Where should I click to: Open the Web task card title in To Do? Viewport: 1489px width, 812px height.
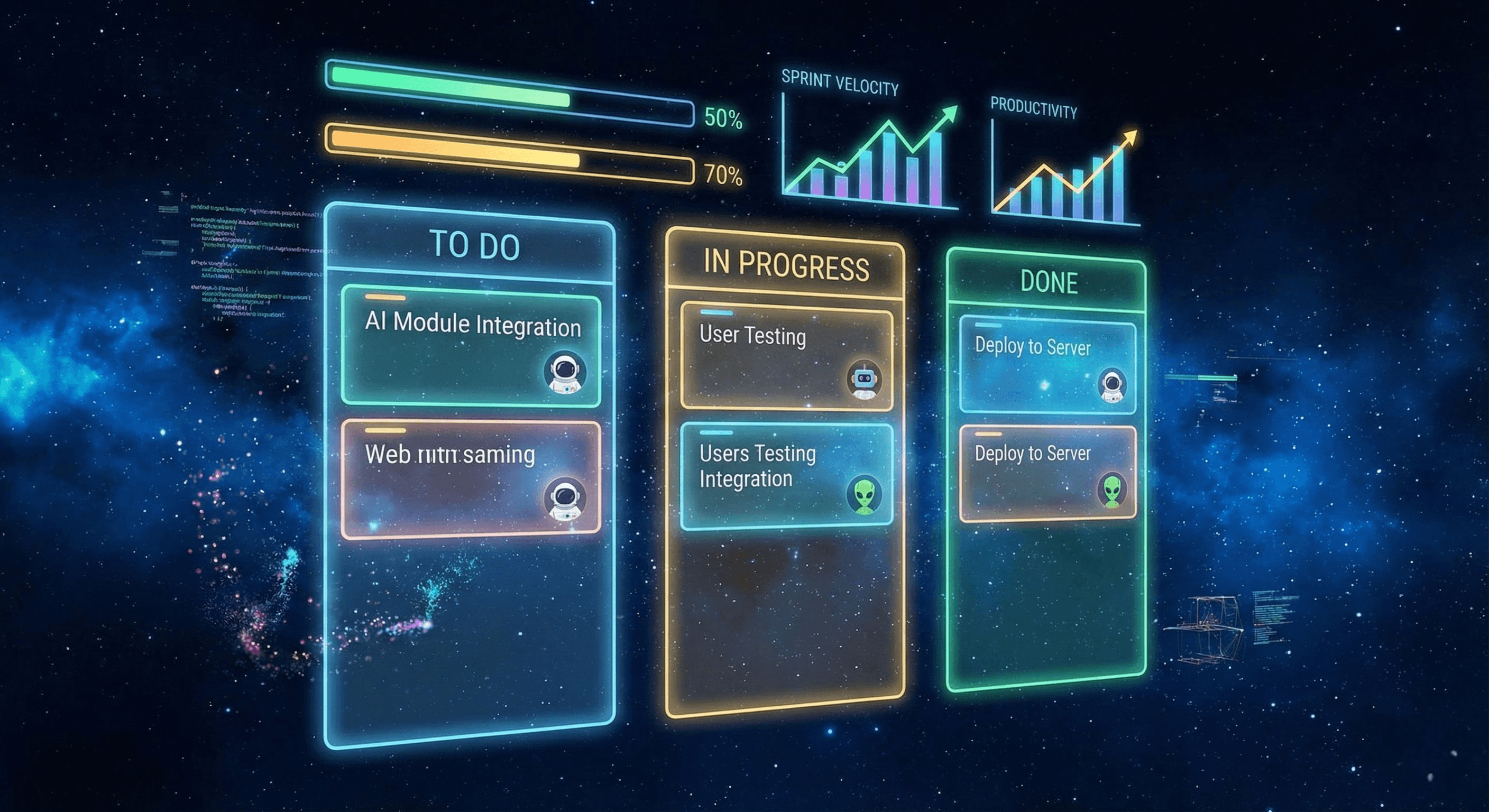(449, 454)
